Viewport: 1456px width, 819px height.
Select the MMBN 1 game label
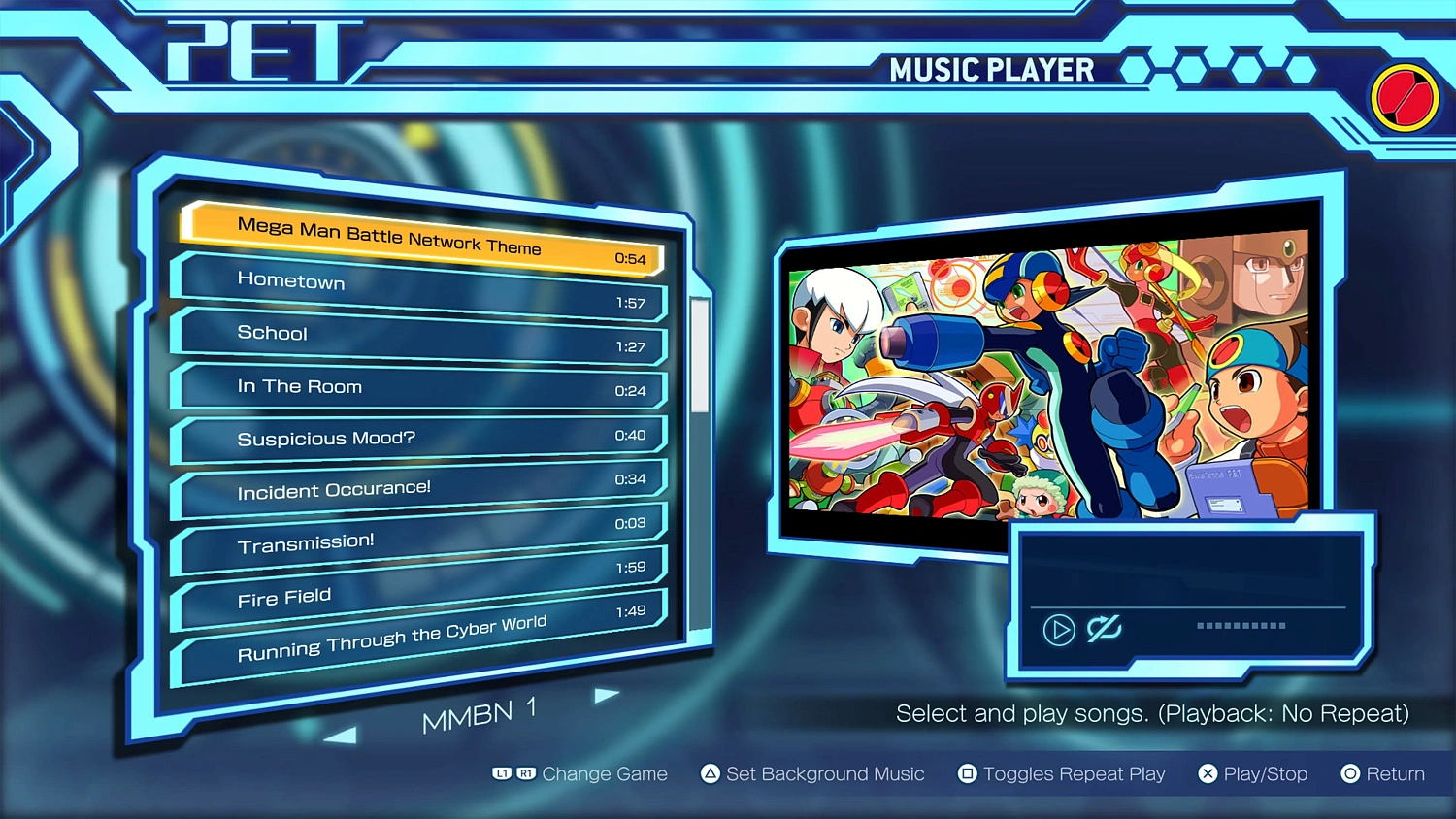coord(480,713)
